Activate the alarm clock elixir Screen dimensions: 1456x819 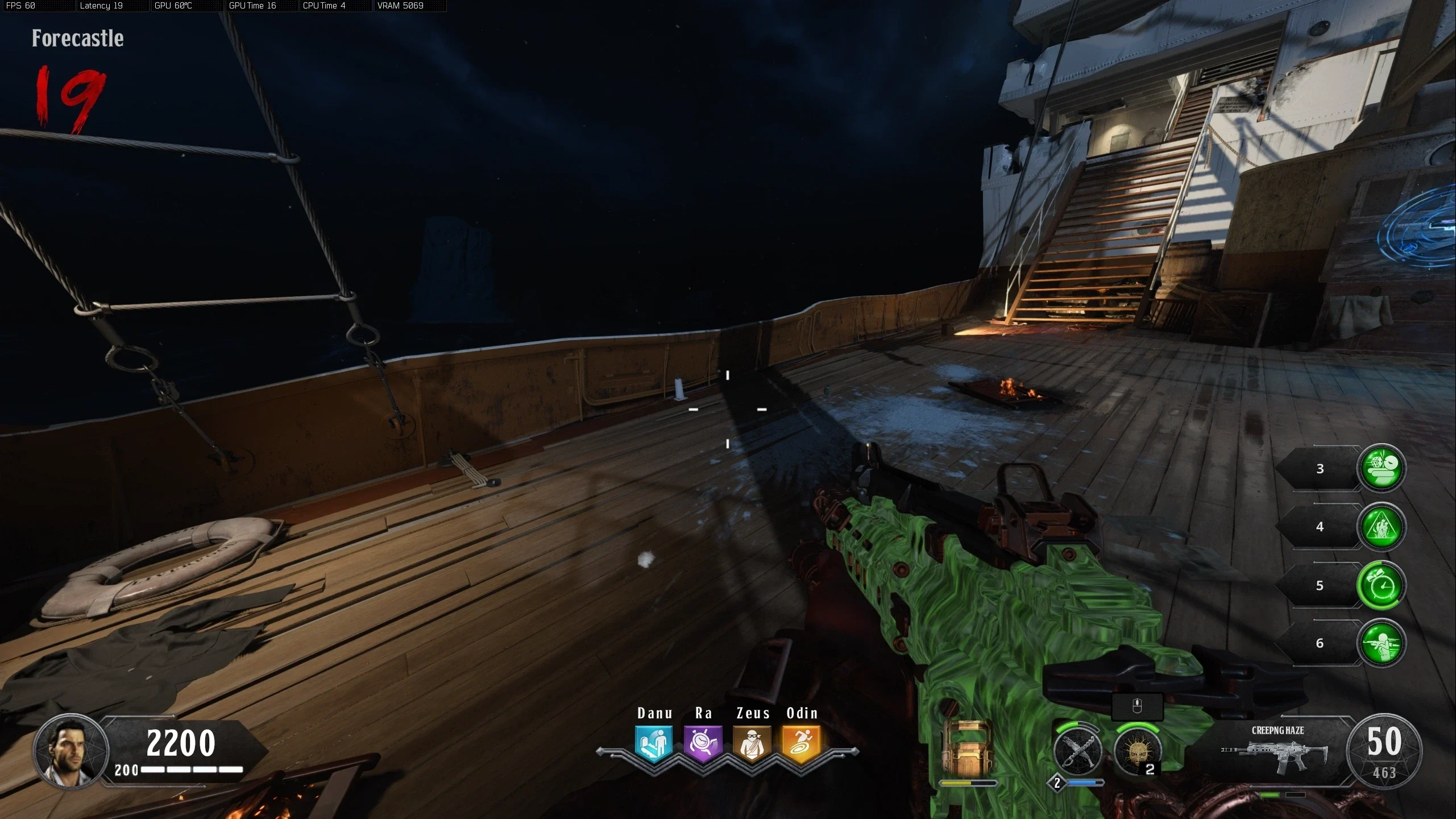[x=1382, y=585]
